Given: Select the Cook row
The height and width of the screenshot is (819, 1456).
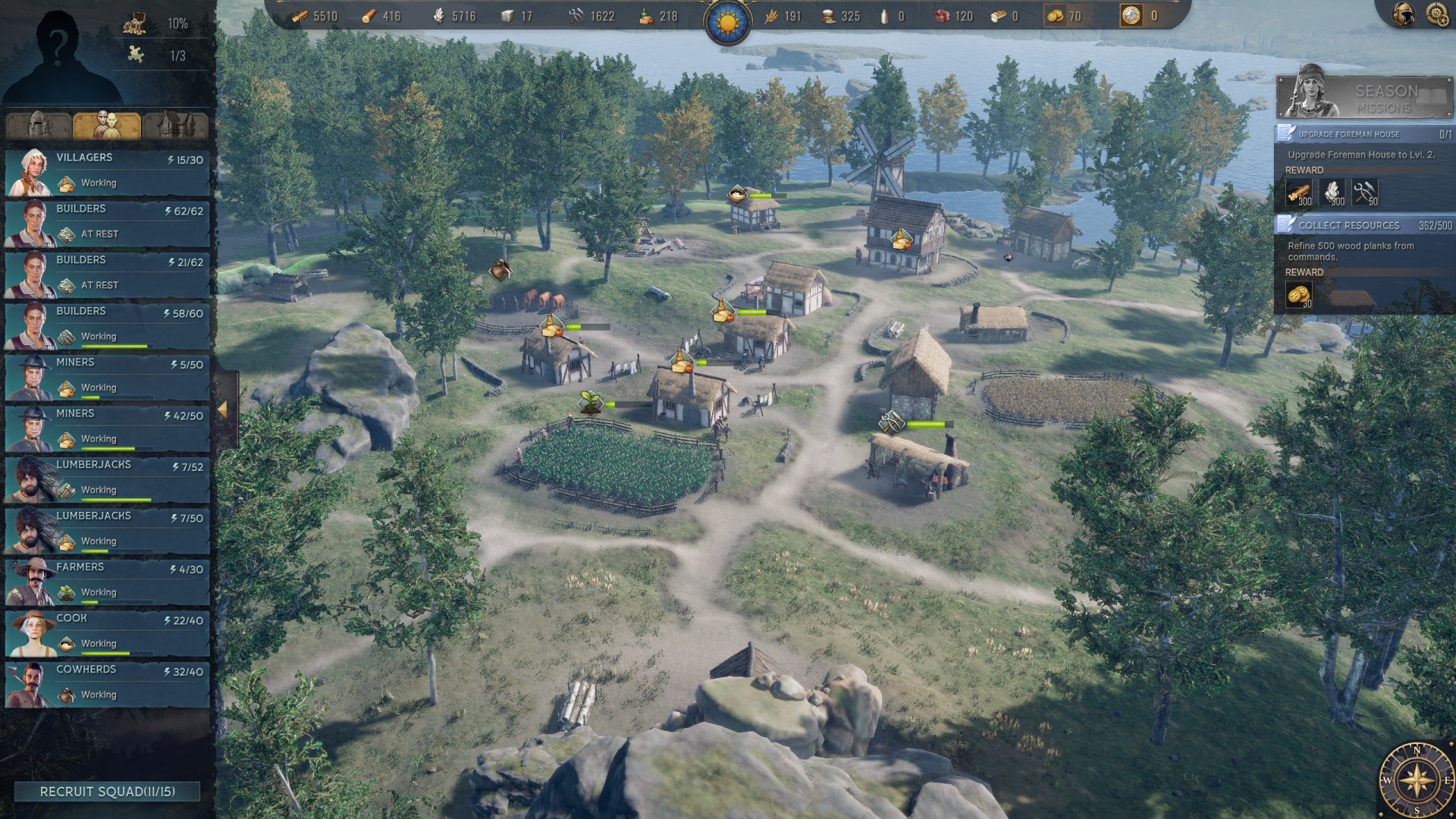Looking at the screenshot, I should point(108,632).
